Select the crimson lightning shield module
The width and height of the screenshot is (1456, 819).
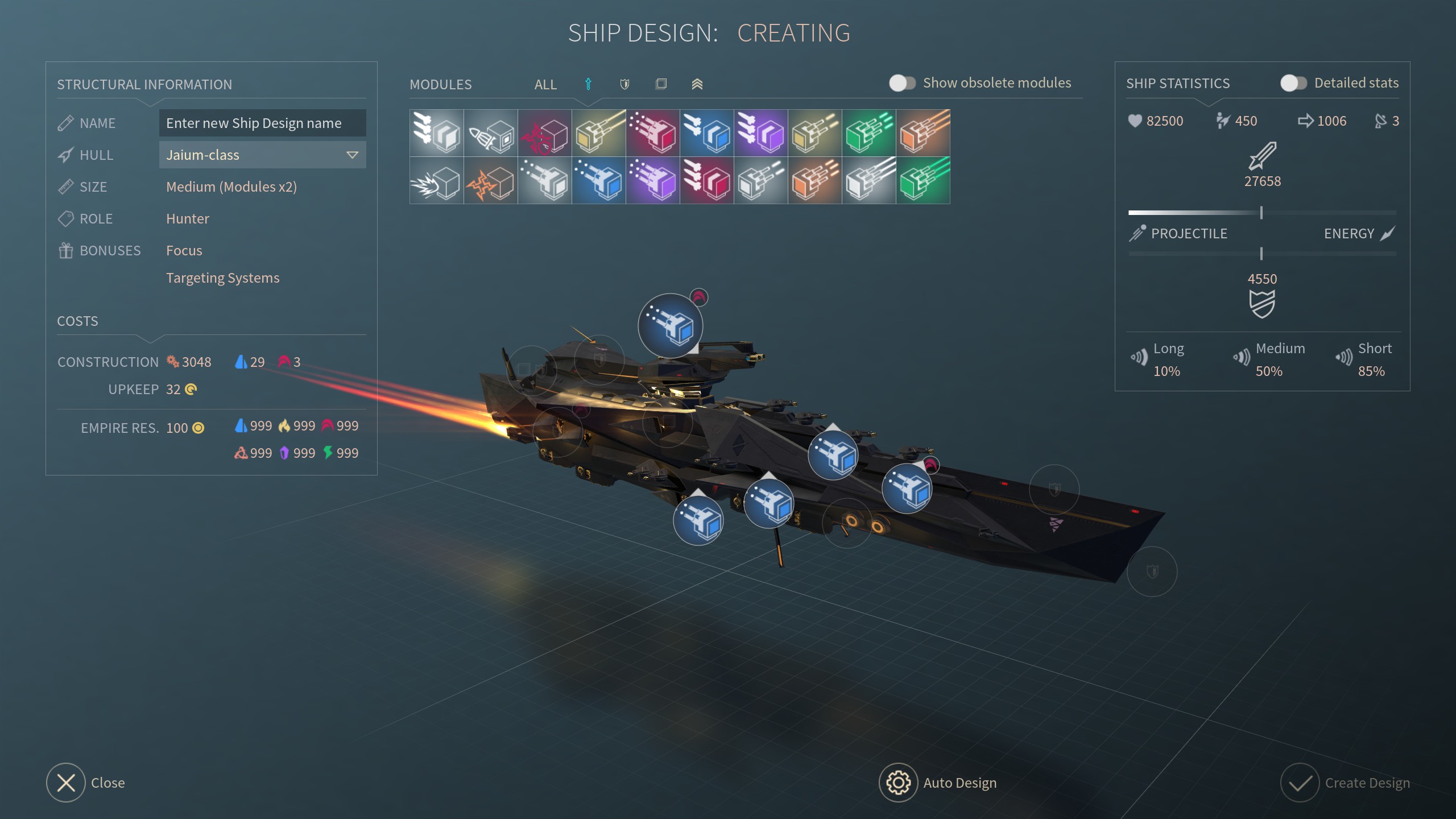pos(545,133)
